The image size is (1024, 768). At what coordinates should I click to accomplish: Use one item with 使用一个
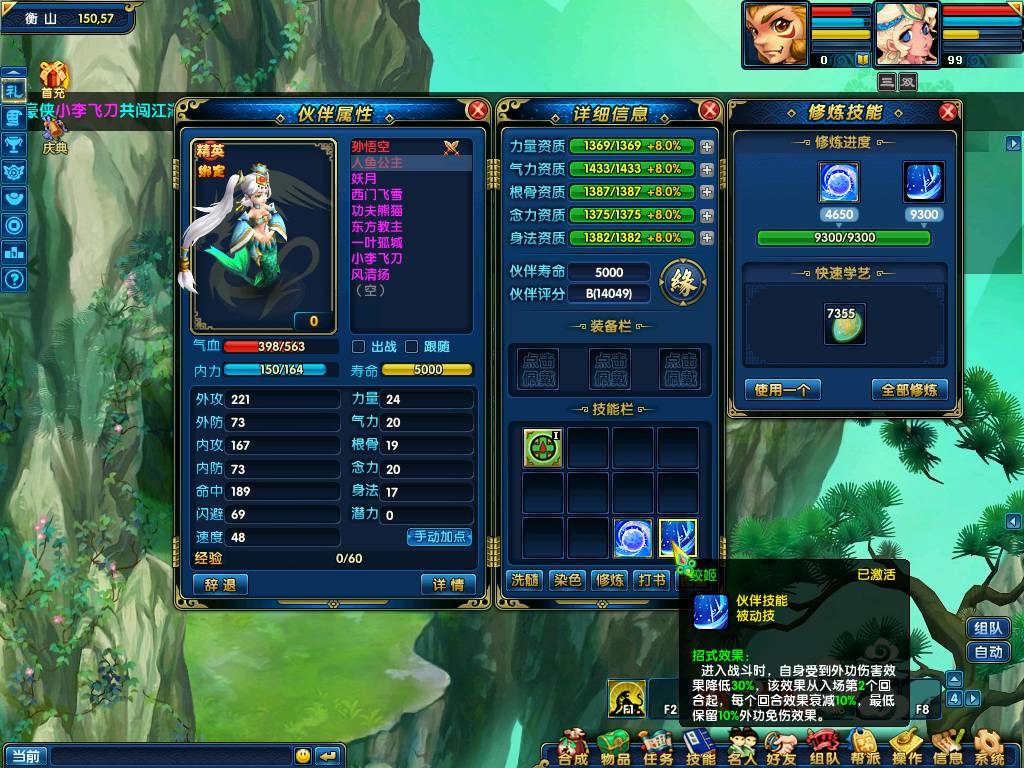(x=783, y=390)
